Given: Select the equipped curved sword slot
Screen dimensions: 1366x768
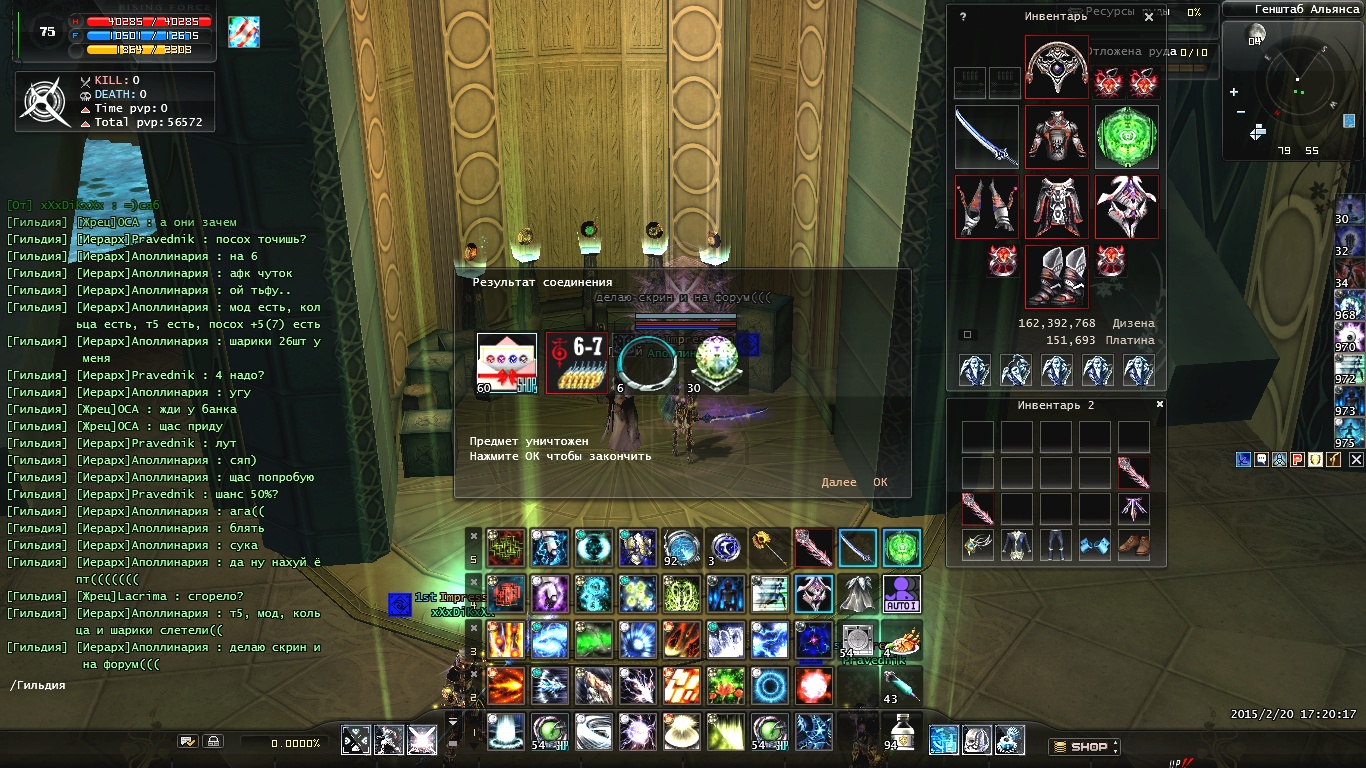Looking at the screenshot, I should [986, 137].
